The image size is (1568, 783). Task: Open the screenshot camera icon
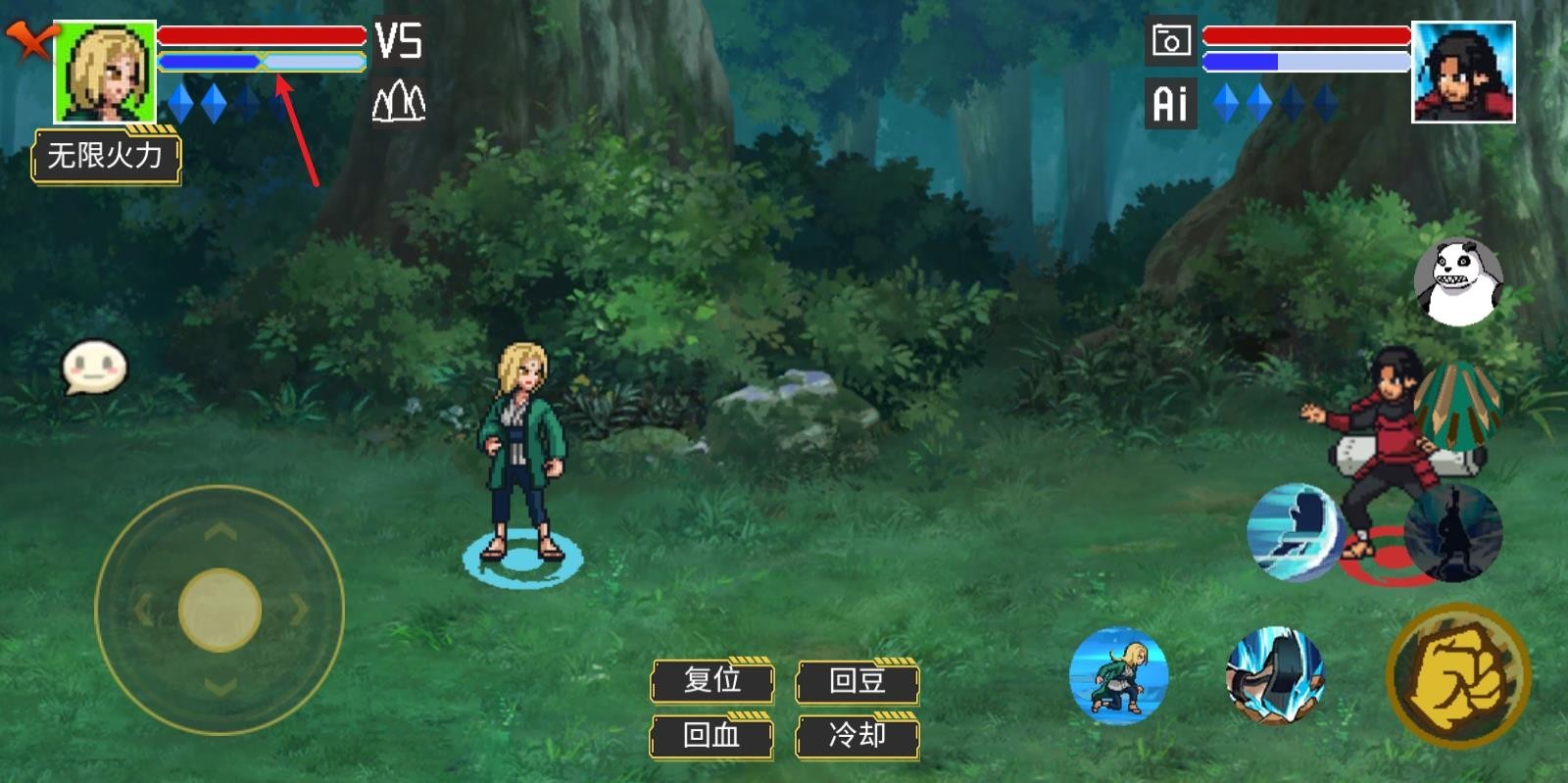pos(1169,41)
